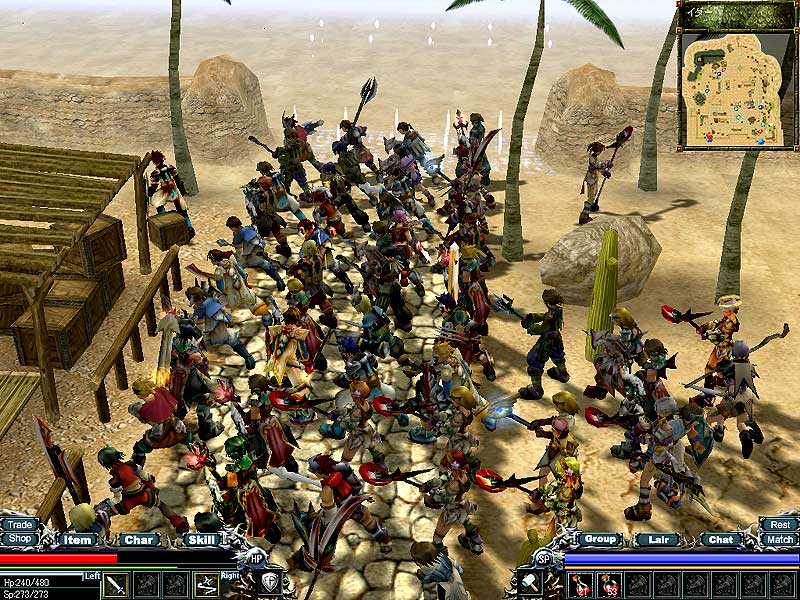Click the Match button
The height and width of the screenshot is (600, 800).
(779, 539)
